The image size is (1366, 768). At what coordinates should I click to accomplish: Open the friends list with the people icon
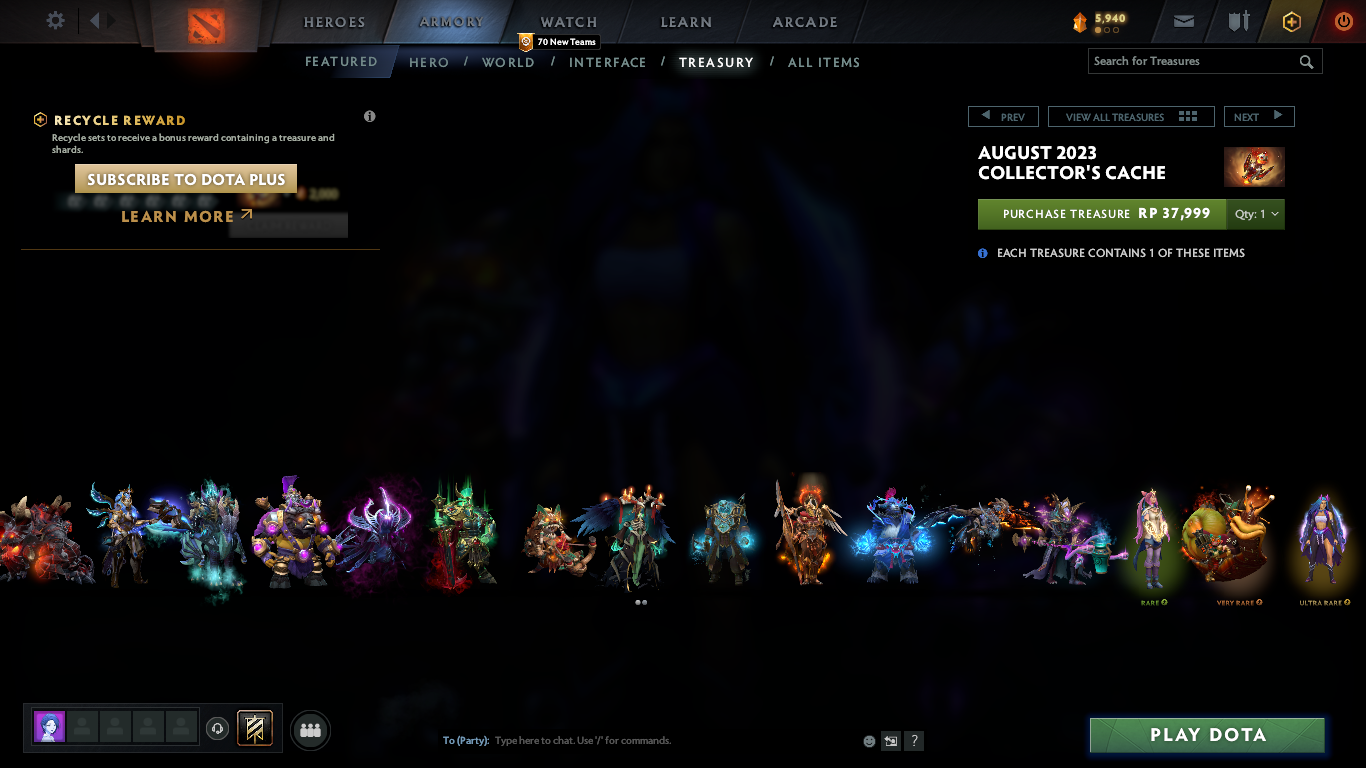310,730
